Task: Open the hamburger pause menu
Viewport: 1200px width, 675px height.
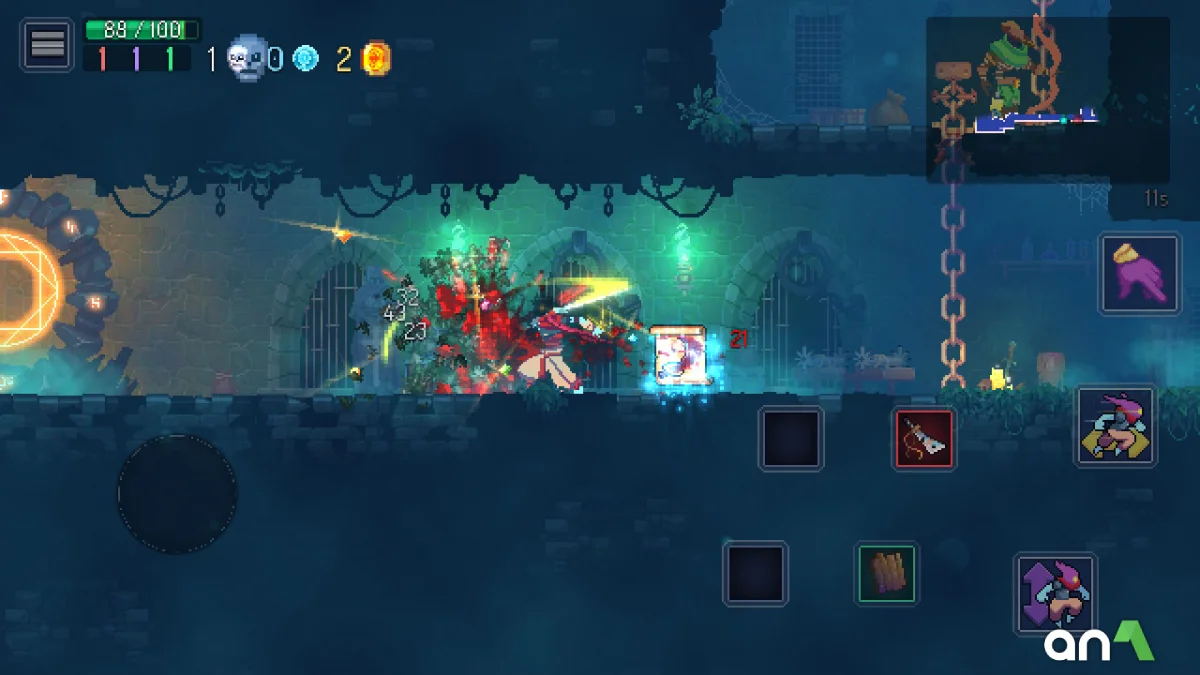Action: (x=47, y=45)
